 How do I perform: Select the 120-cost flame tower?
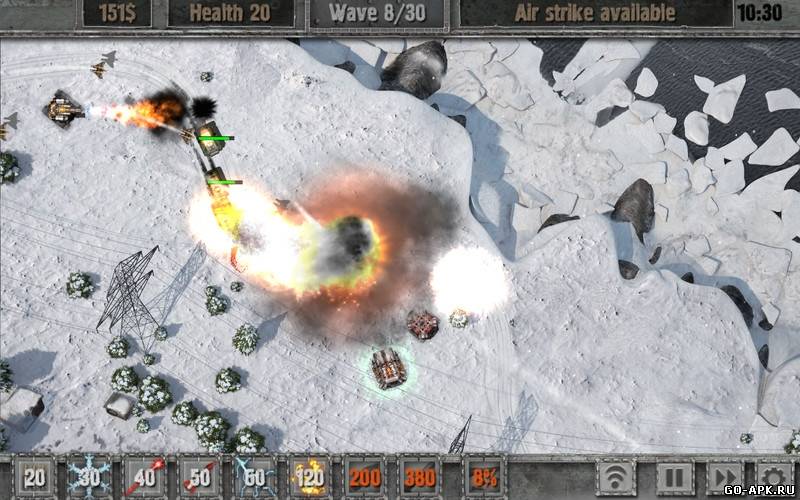pos(310,477)
